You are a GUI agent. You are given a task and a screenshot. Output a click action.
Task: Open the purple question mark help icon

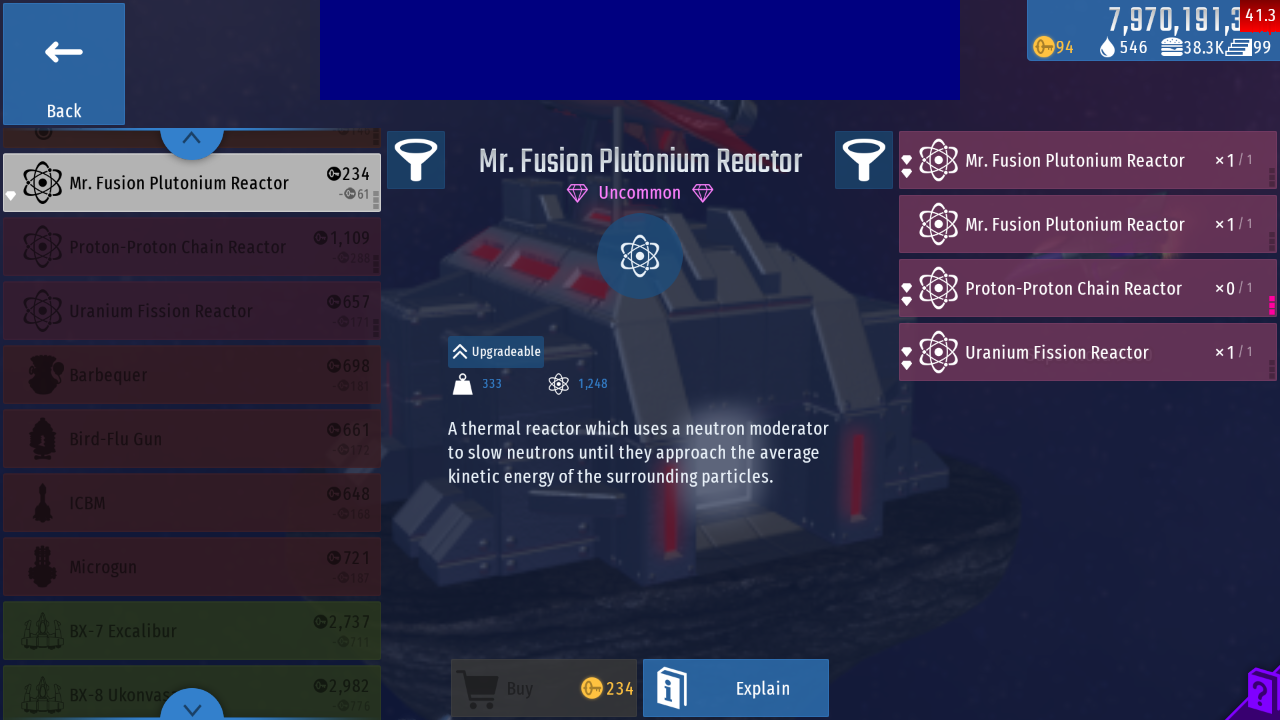(x=1259, y=692)
